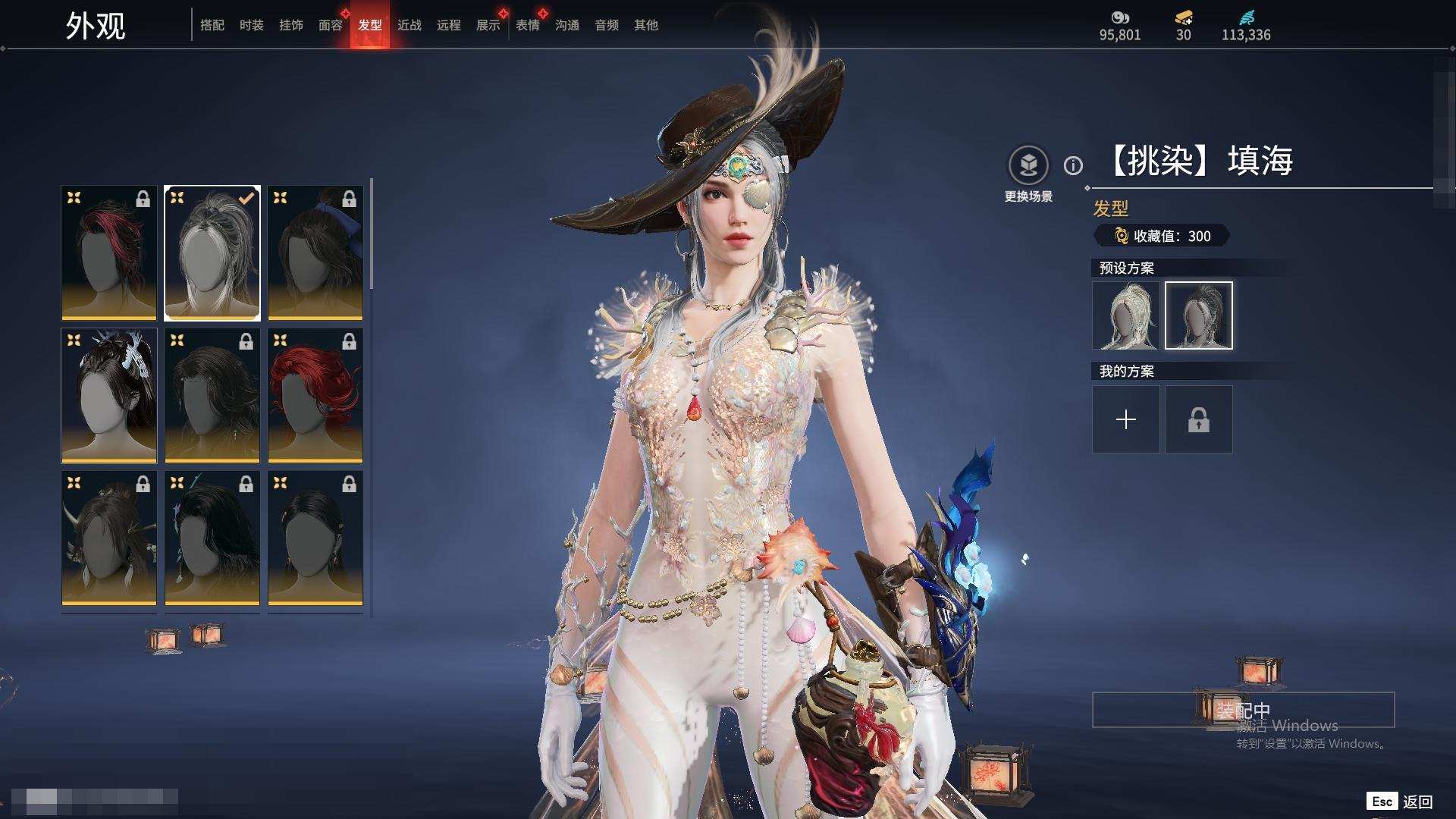Open the 近战 melee tab
Image resolution: width=1456 pixels, height=819 pixels.
(409, 25)
